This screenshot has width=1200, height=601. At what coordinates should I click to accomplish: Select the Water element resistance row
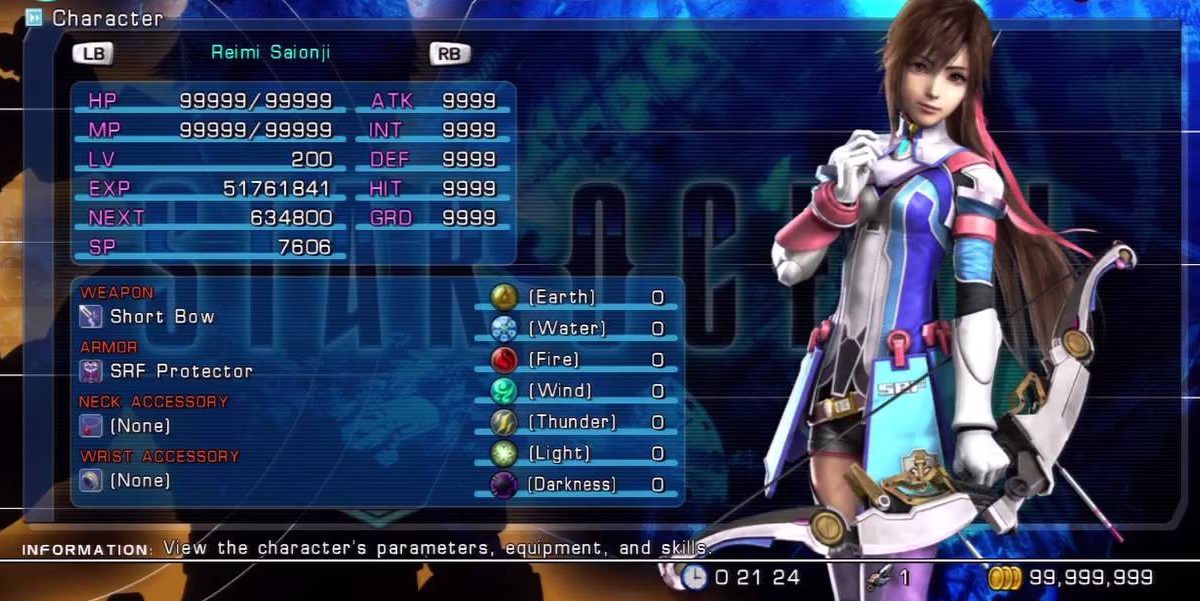click(580, 328)
